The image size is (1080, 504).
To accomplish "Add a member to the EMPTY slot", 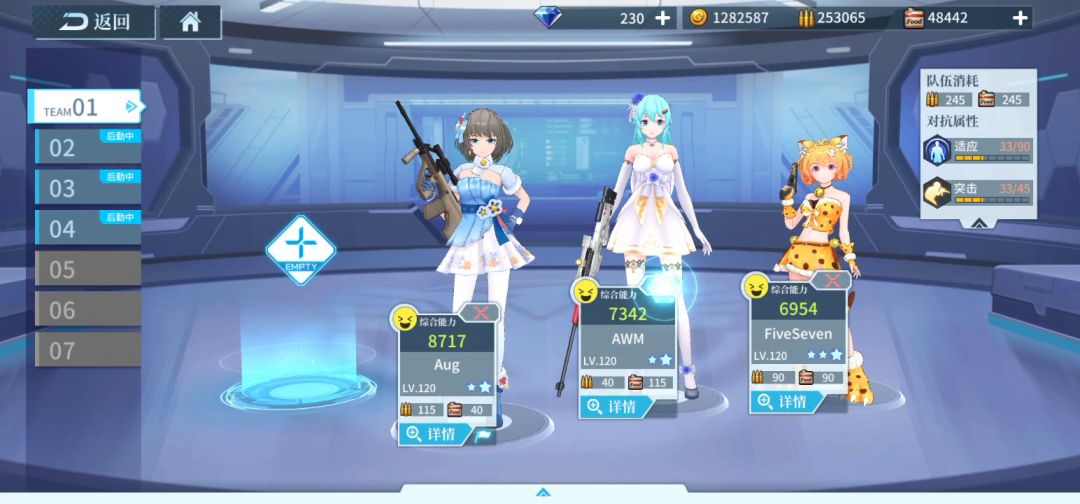I will point(300,249).
